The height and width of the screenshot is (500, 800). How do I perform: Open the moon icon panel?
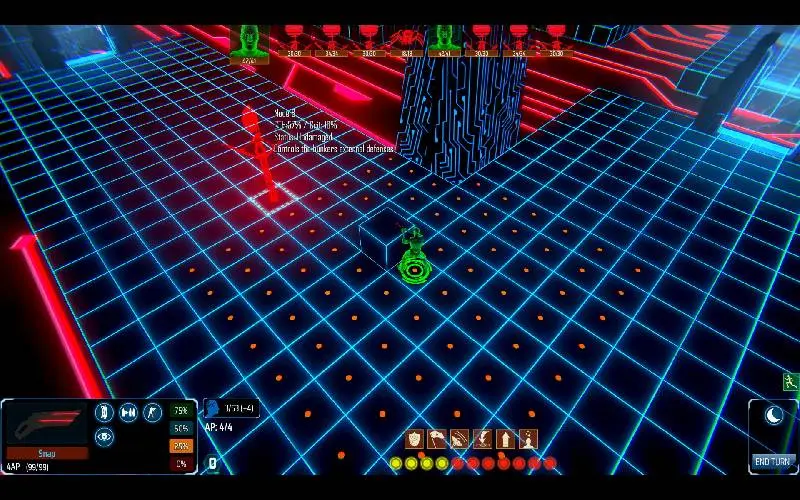coord(772,415)
